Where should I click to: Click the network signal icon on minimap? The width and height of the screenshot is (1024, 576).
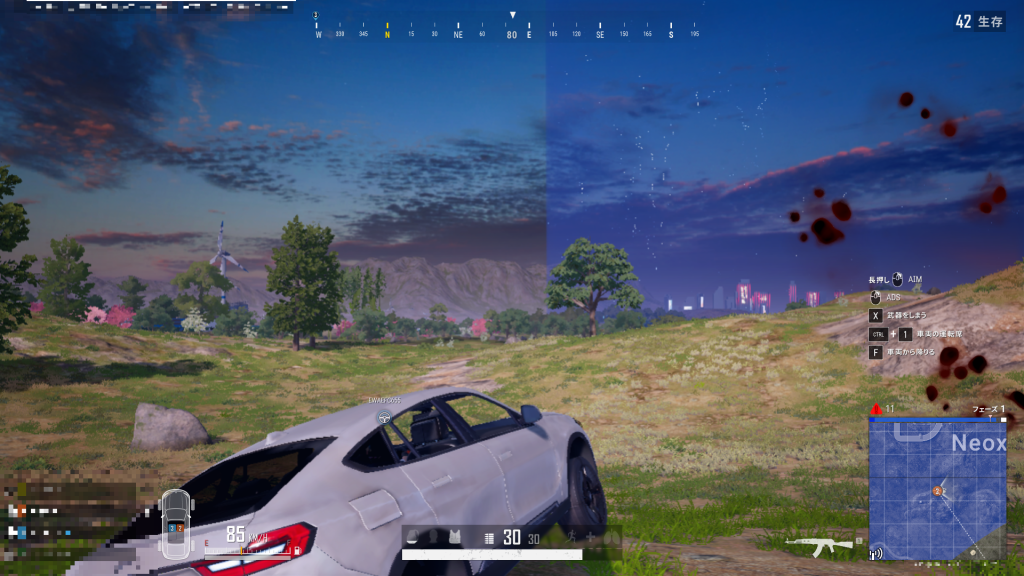tap(877, 552)
